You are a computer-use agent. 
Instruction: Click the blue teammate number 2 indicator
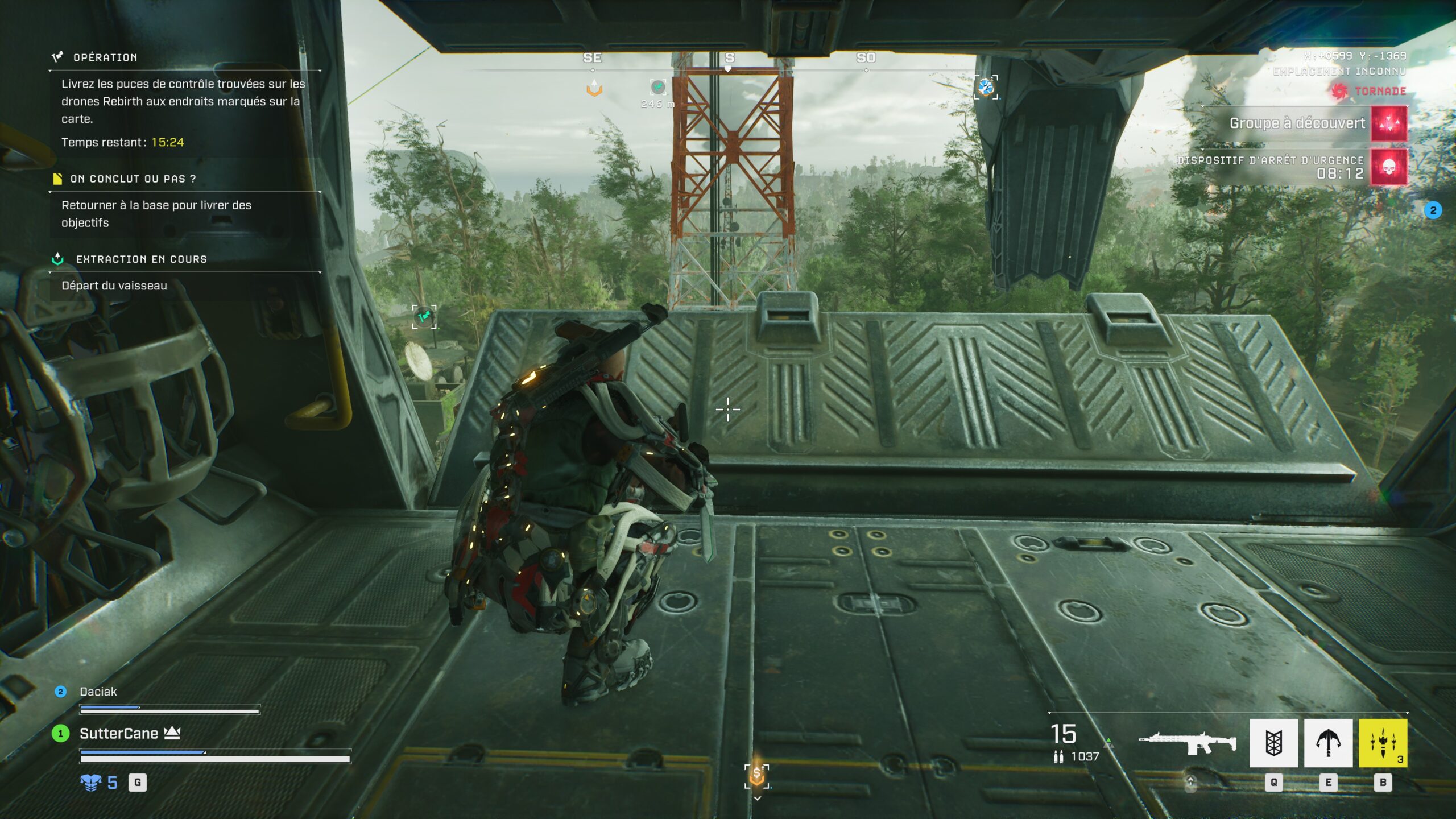point(1433,210)
